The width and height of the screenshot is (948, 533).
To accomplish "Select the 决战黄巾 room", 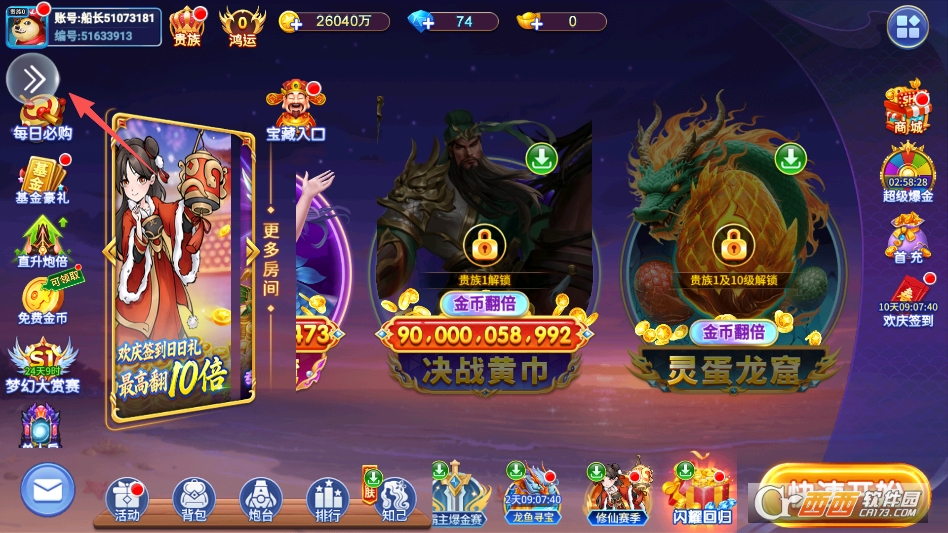I will 484,260.
